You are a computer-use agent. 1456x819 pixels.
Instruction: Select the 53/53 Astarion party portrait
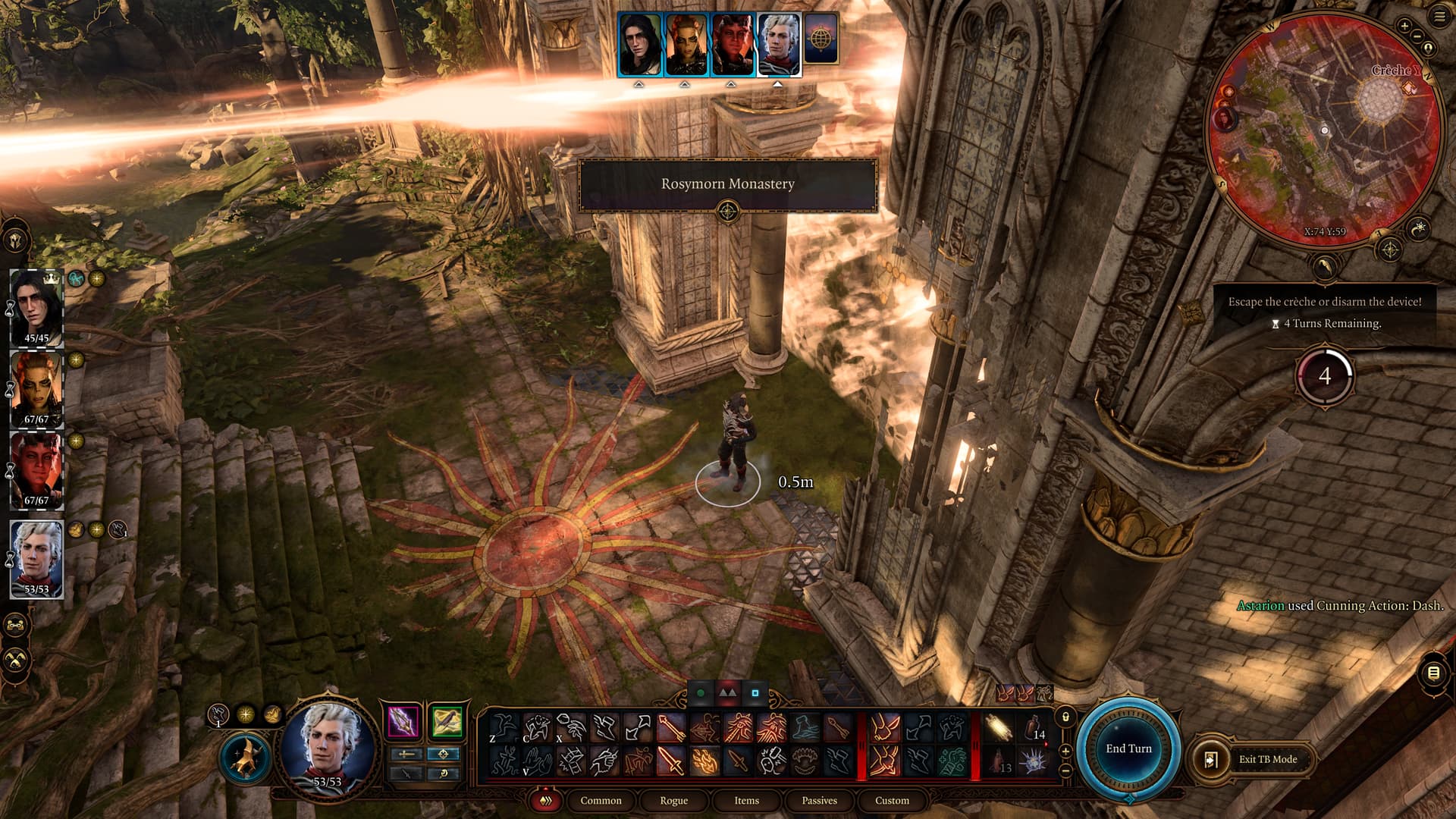point(36,558)
